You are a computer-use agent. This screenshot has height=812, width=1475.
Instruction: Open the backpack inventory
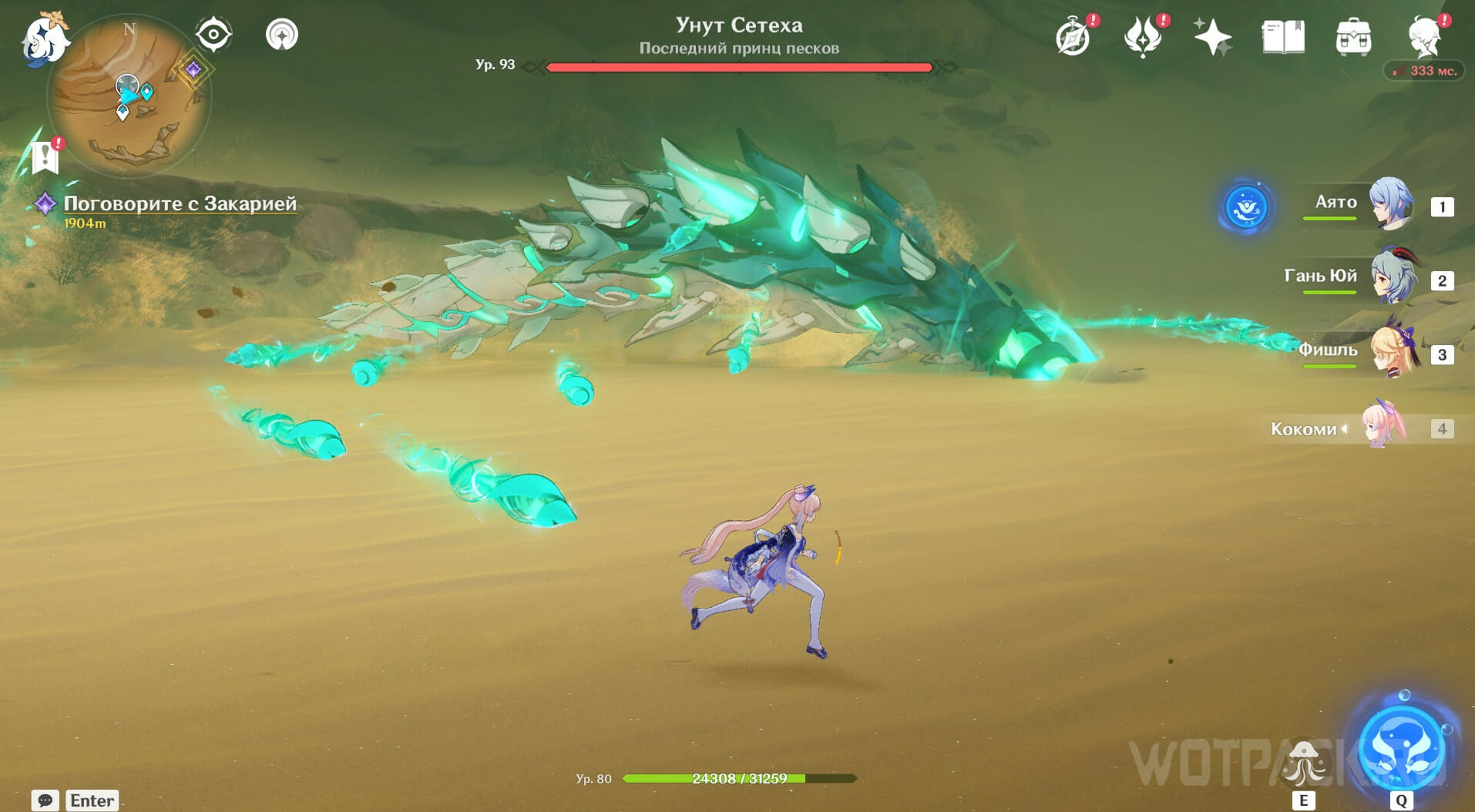[1353, 37]
